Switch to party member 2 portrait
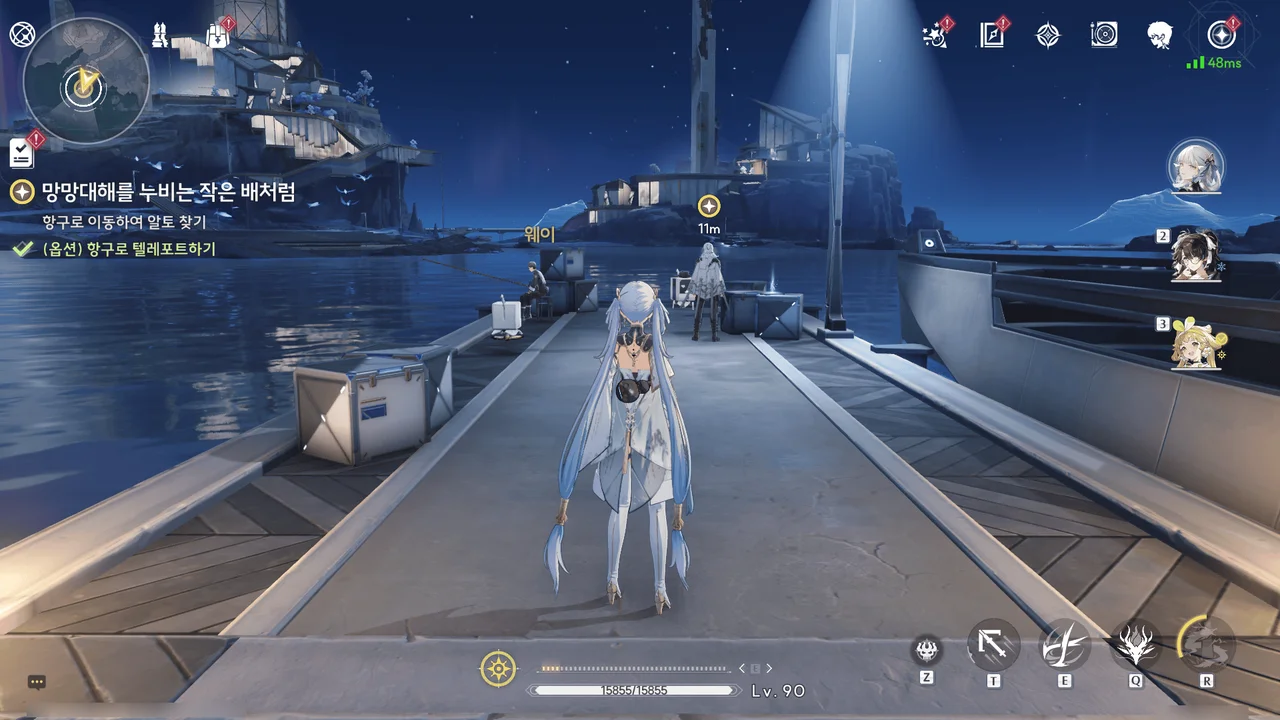The height and width of the screenshot is (720, 1280). point(1196,257)
